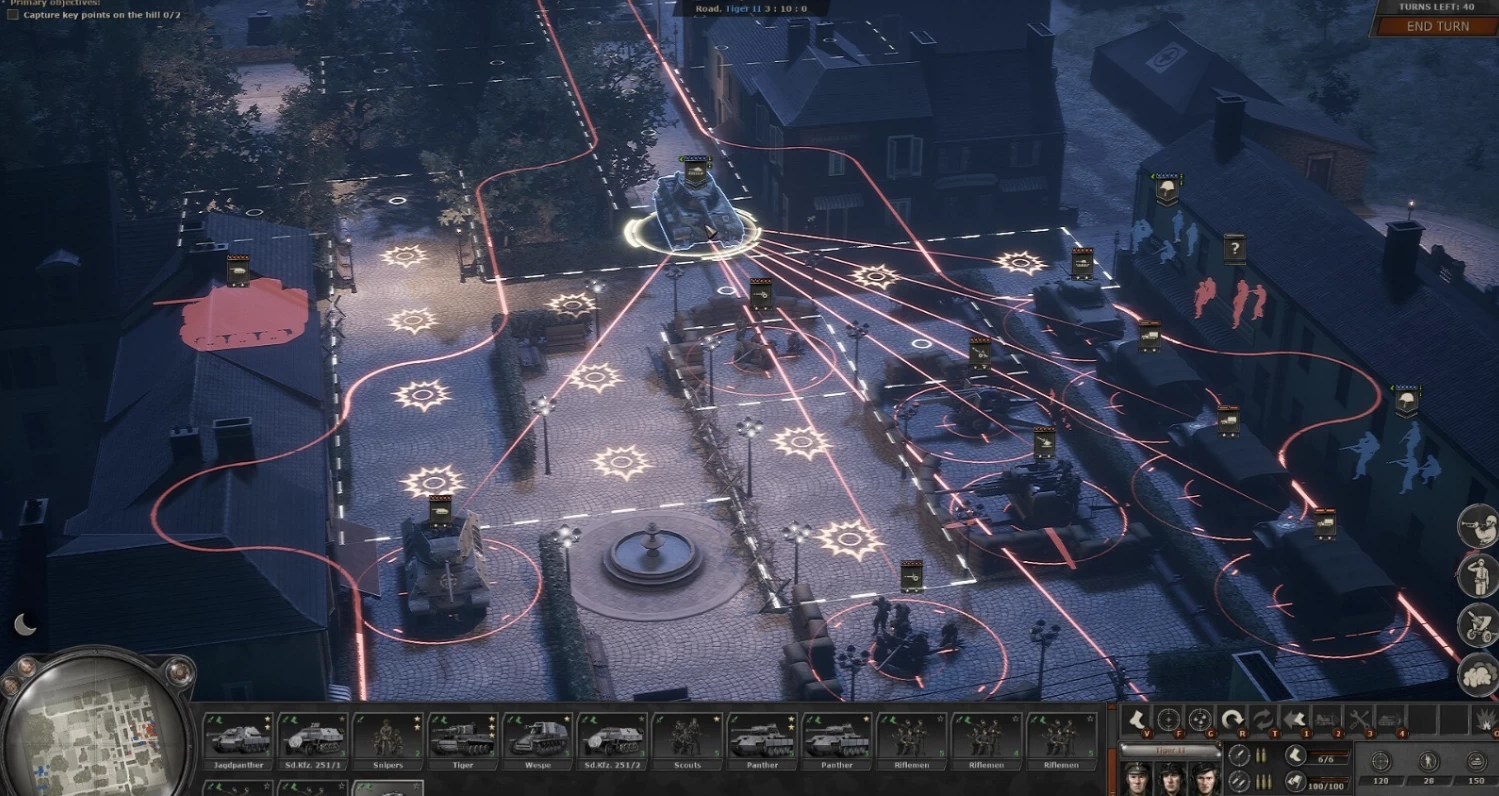Click the saluting soldier round button
The image size is (1499, 796).
point(1476,575)
